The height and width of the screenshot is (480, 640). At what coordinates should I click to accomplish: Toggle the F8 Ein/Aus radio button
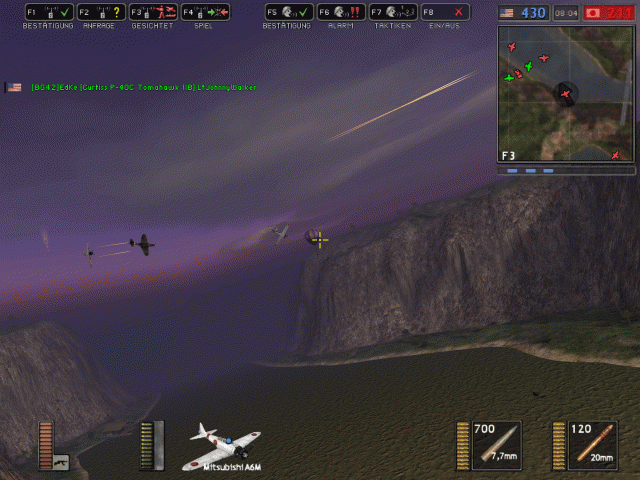pyautogui.click(x=445, y=12)
